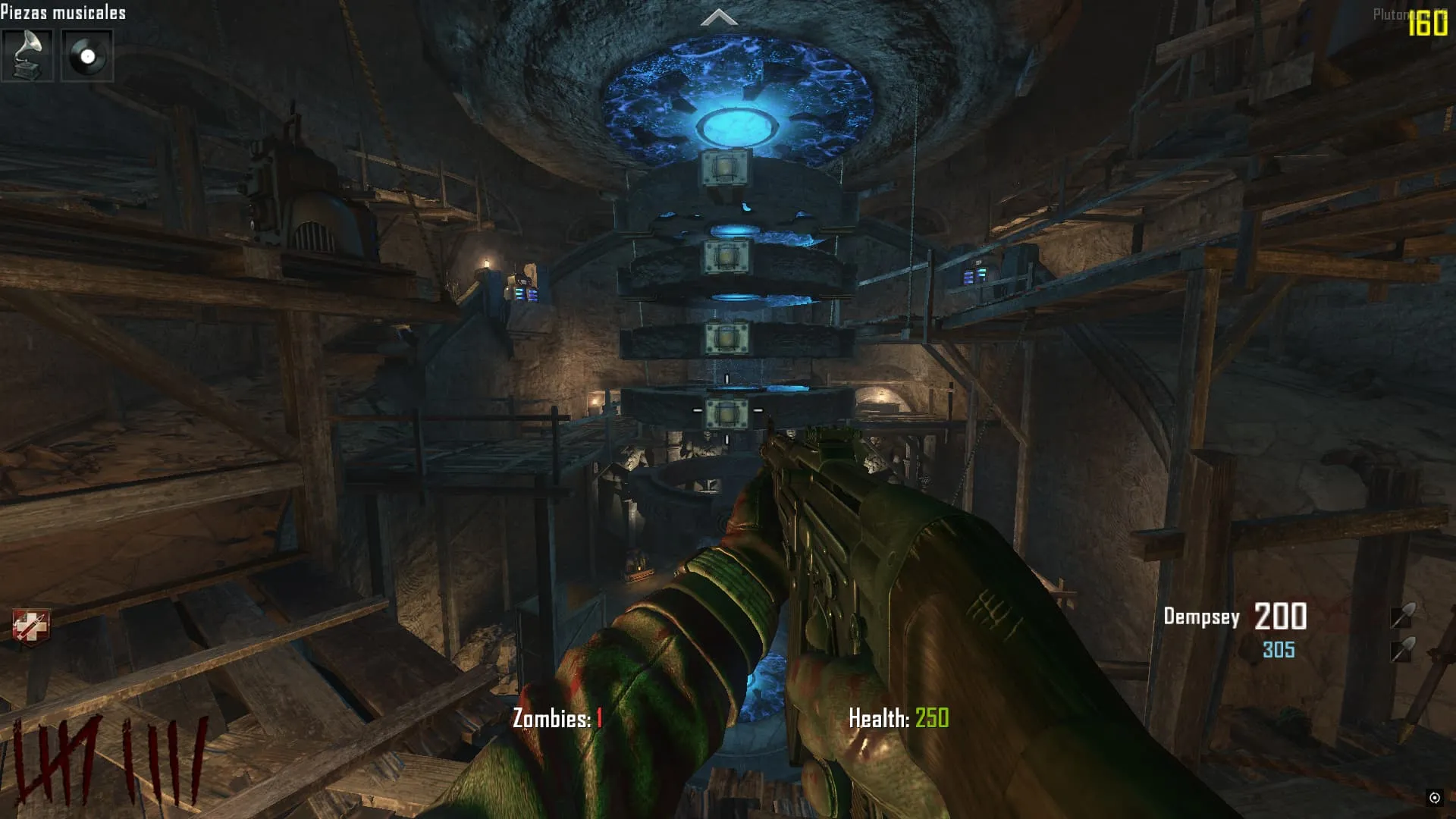This screenshot has width=1456, height=819.
Task: Click the Quick Revive perk icon
Action: [31, 627]
